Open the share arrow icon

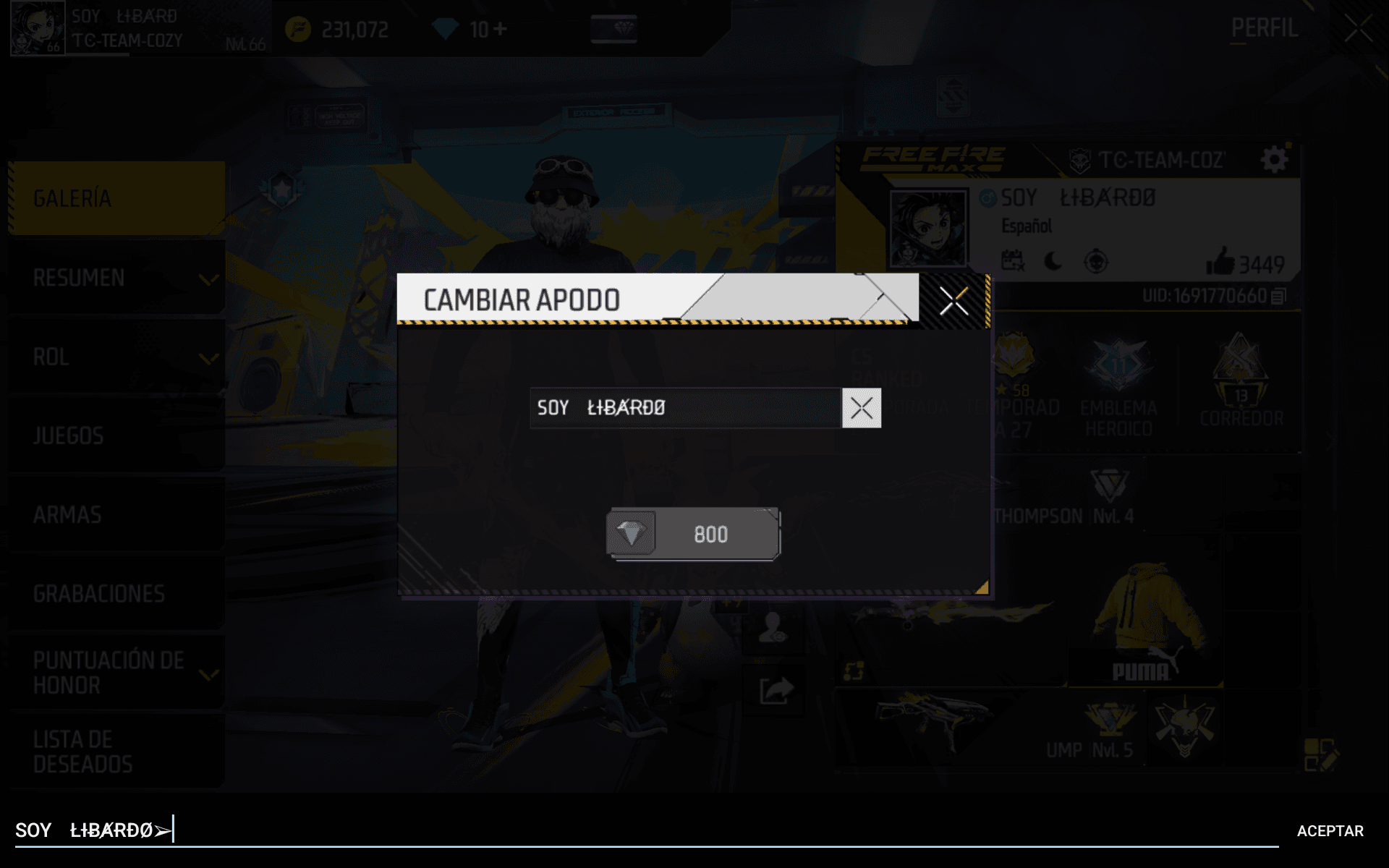point(776,690)
